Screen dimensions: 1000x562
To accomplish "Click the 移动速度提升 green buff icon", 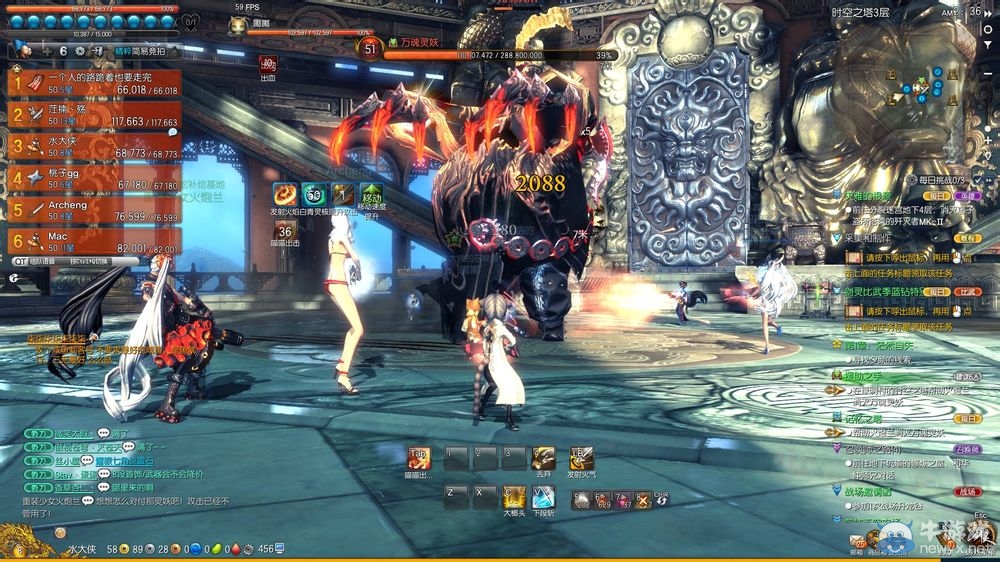I will click(371, 195).
